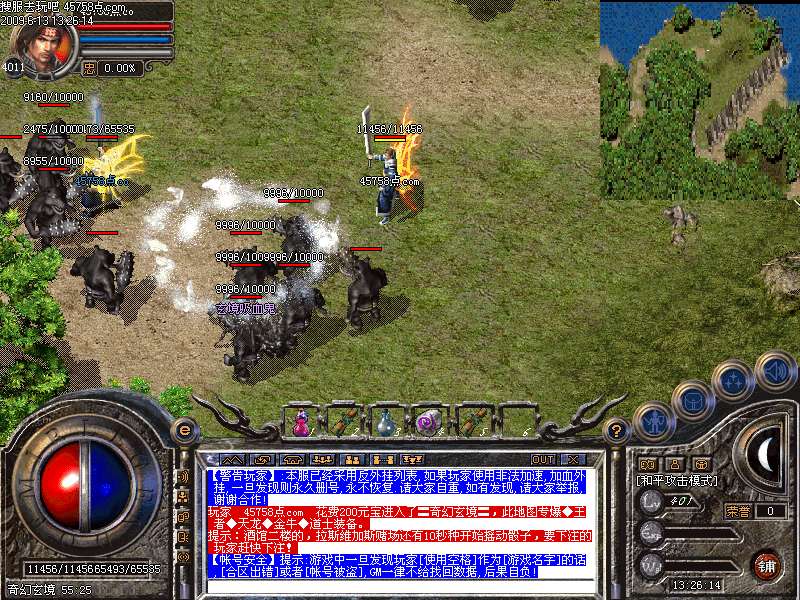This screenshot has width=800, height=600.
Task: Open the red 铺 shop button
Action: point(767,564)
